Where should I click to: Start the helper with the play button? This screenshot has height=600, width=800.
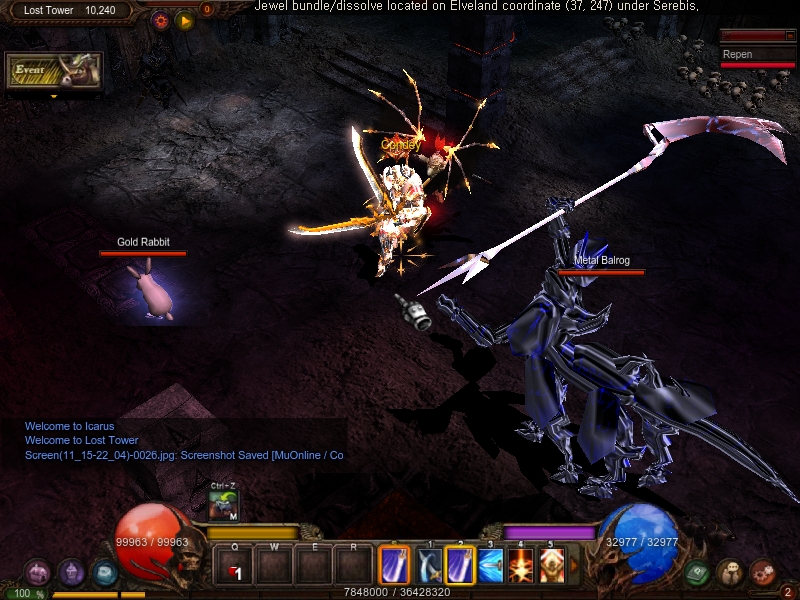pyautogui.click(x=185, y=19)
